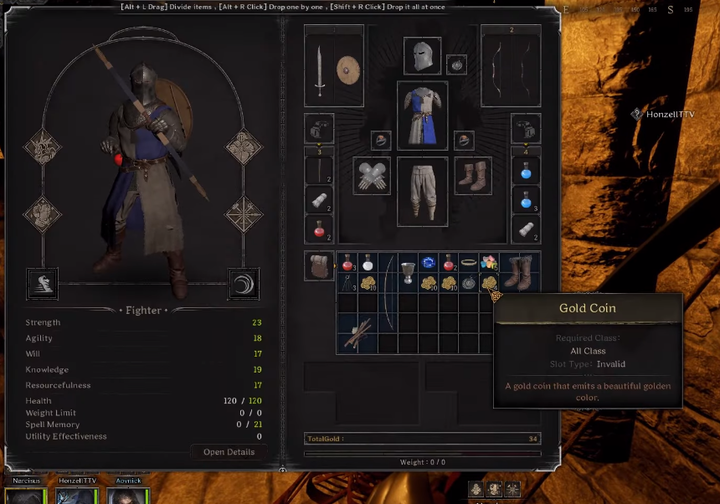Image resolution: width=720 pixels, height=504 pixels.
Task: Select the gold ring band in inventory
Action: [468, 262]
